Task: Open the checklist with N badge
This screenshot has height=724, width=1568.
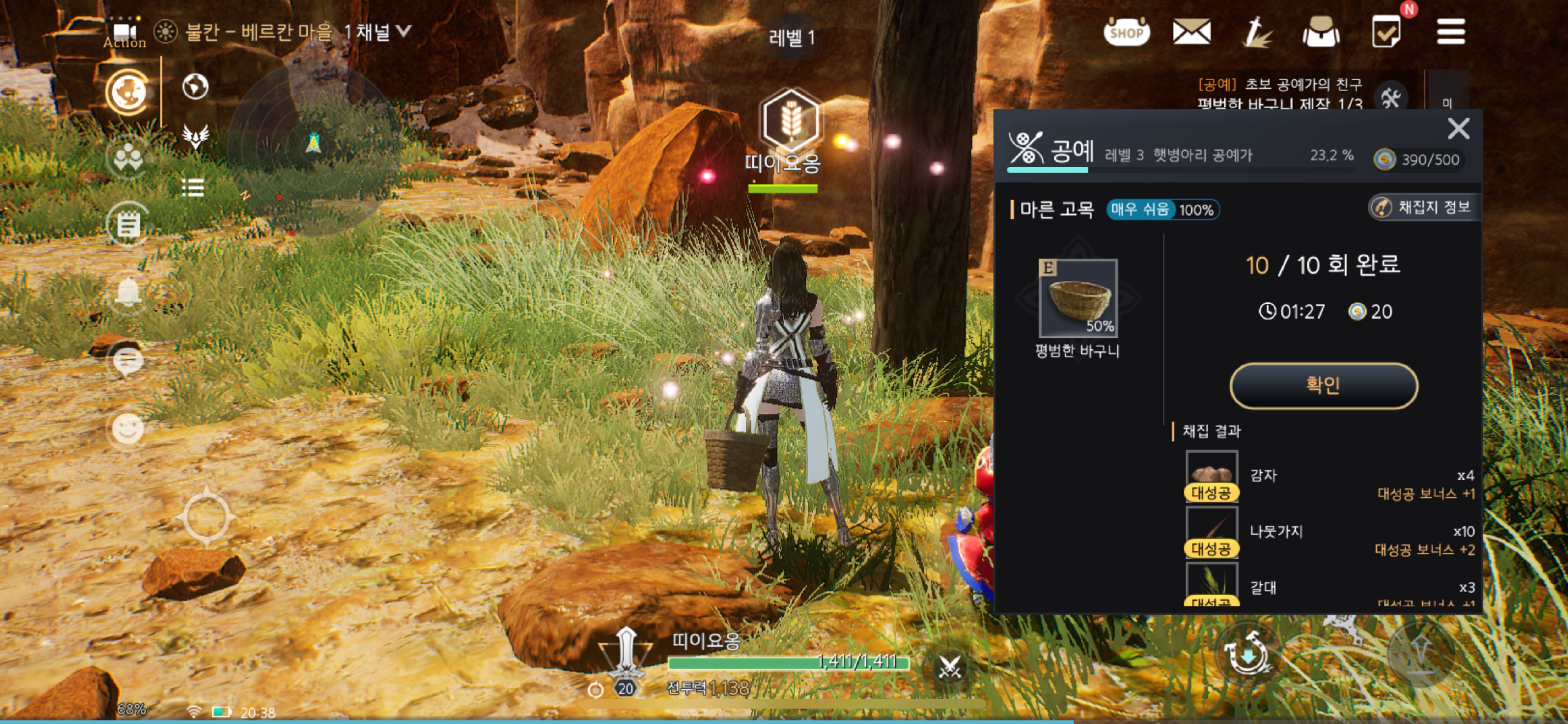Action: click(x=1386, y=32)
